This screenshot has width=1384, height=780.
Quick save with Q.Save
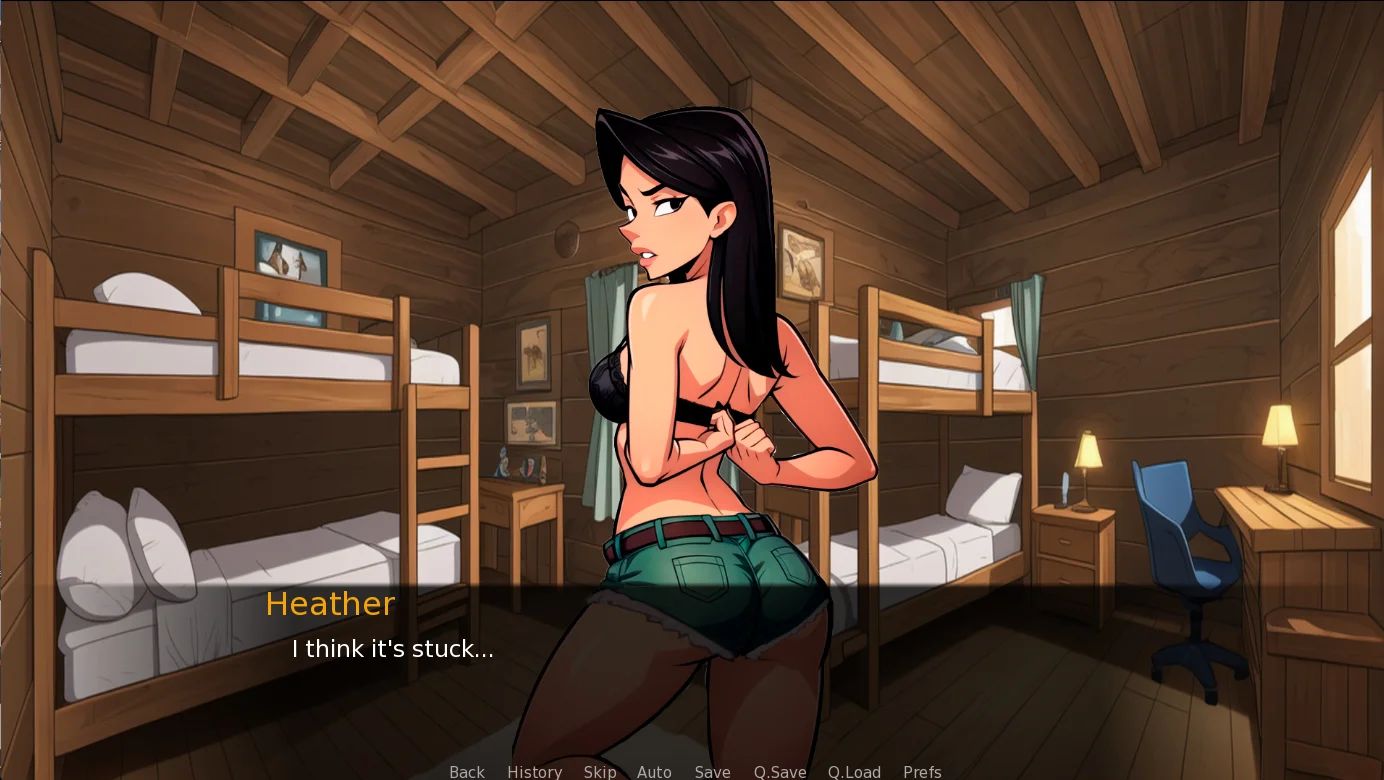pos(780,772)
